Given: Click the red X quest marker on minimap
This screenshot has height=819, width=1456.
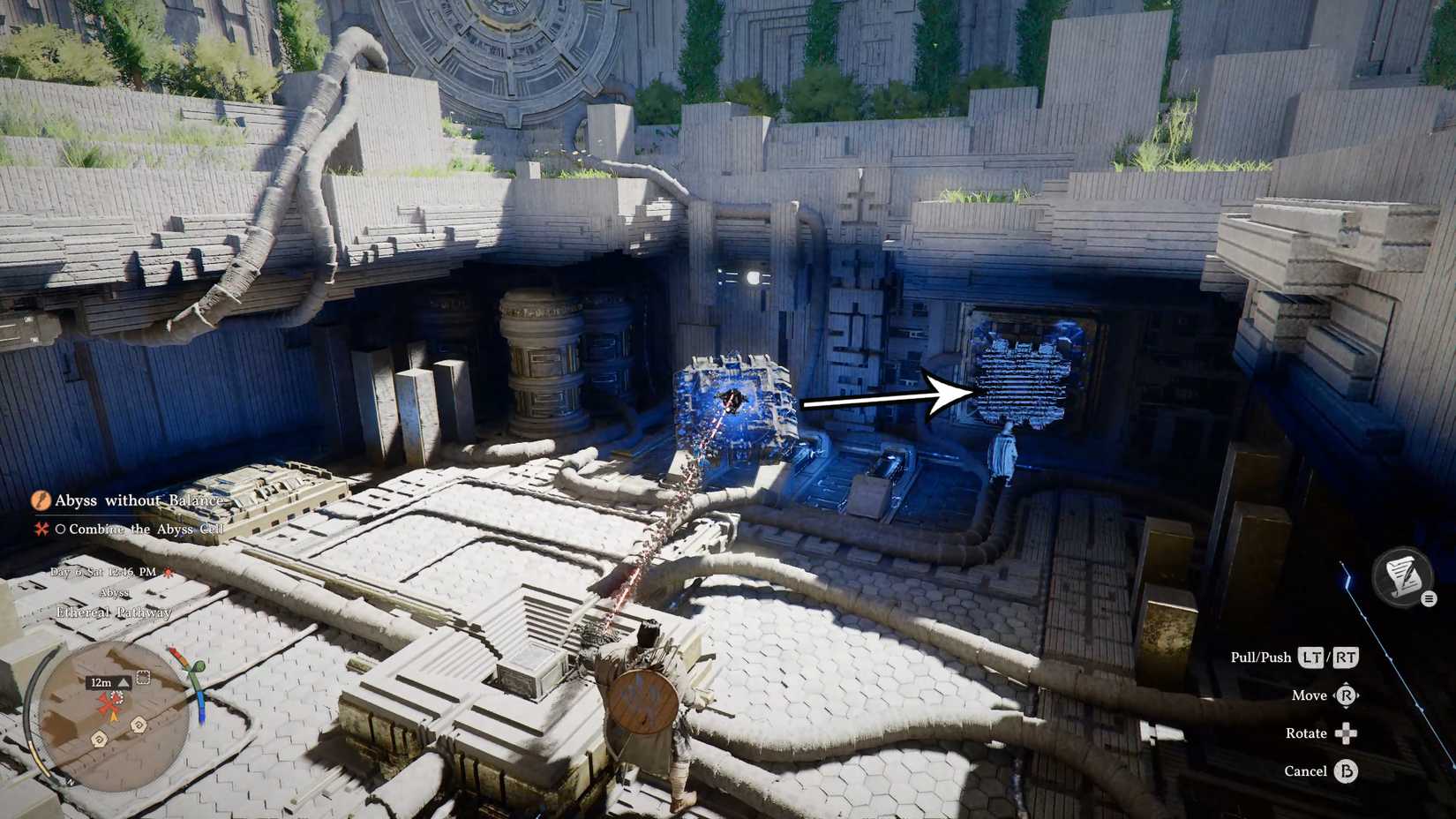Looking at the screenshot, I should pos(109,705).
